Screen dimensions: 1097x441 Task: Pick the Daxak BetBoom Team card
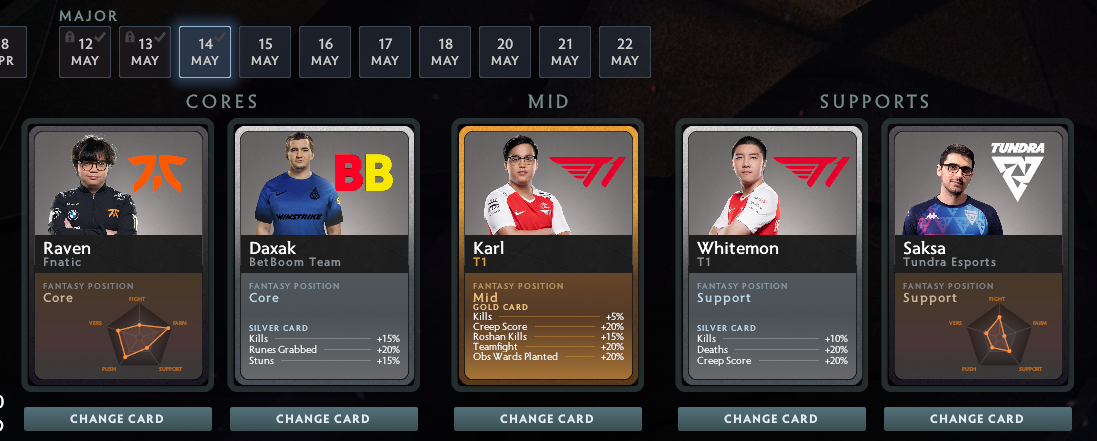click(324, 255)
